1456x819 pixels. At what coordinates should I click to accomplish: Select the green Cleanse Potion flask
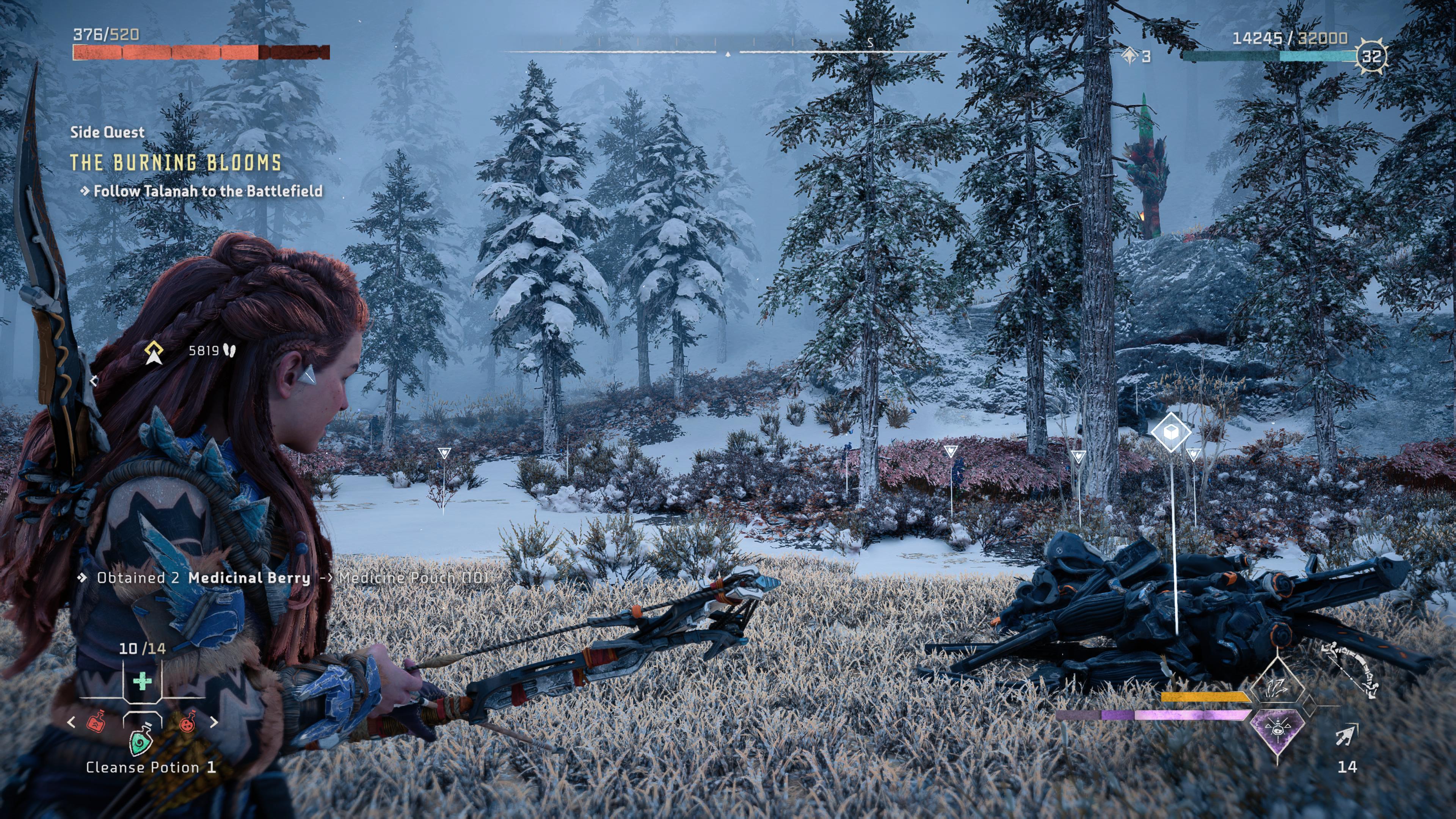(x=141, y=739)
